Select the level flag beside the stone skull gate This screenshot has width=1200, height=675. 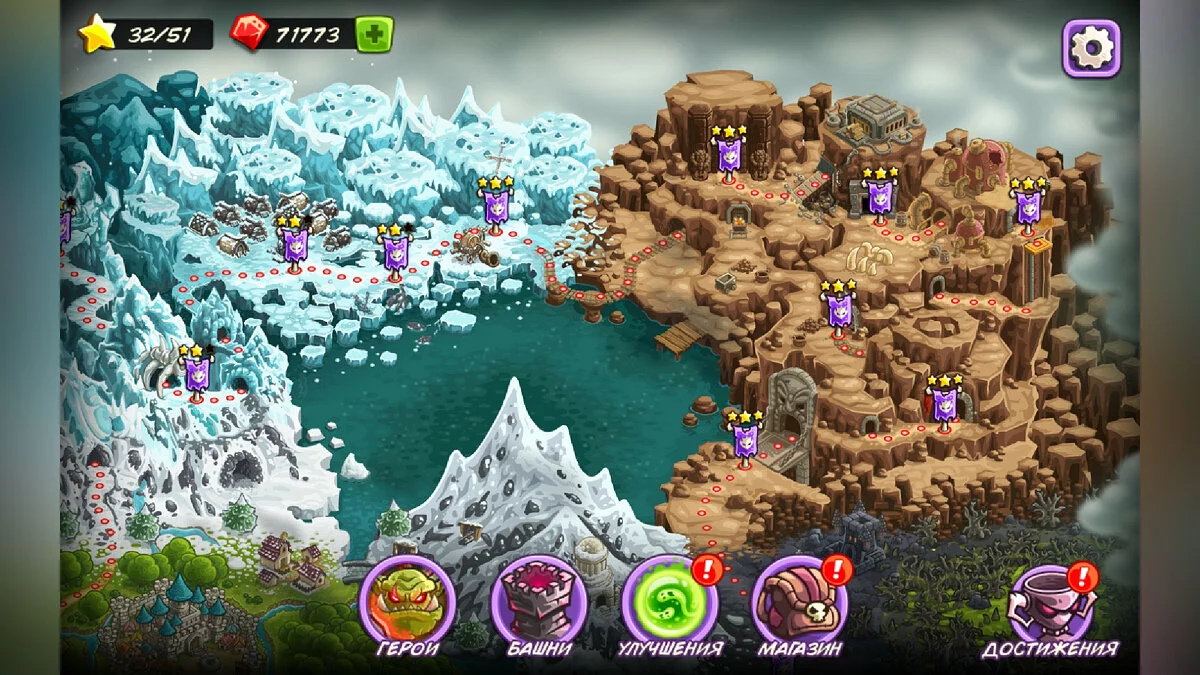pos(745,439)
